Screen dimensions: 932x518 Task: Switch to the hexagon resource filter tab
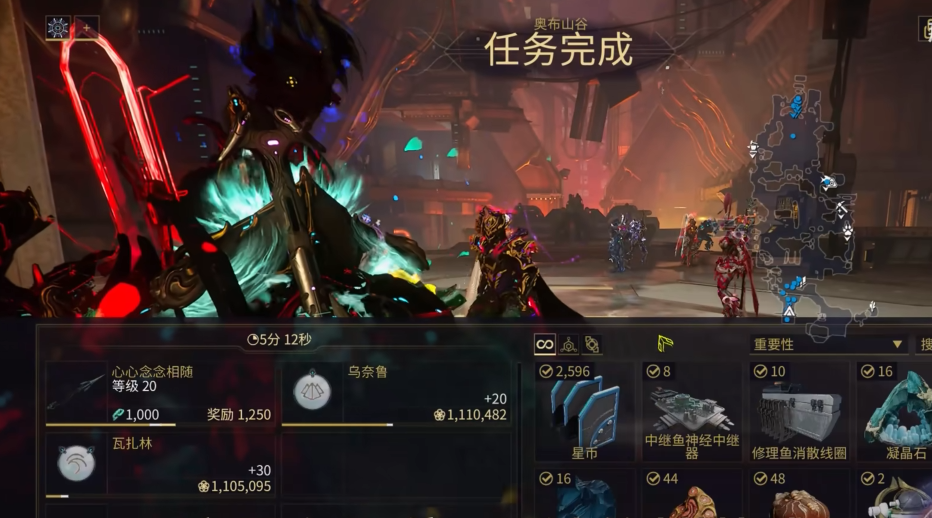(x=568, y=345)
